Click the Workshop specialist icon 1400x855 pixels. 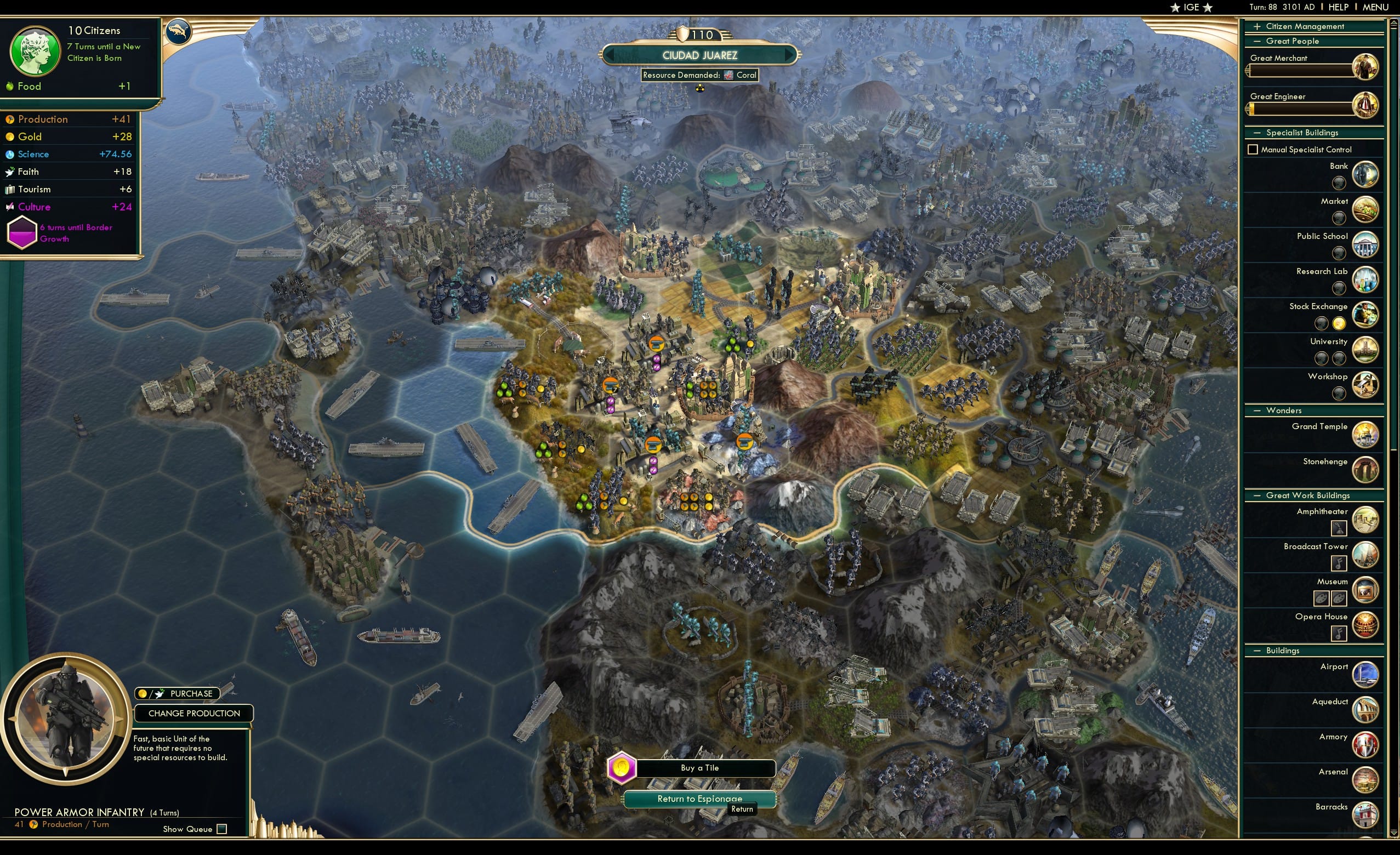coord(1365,385)
